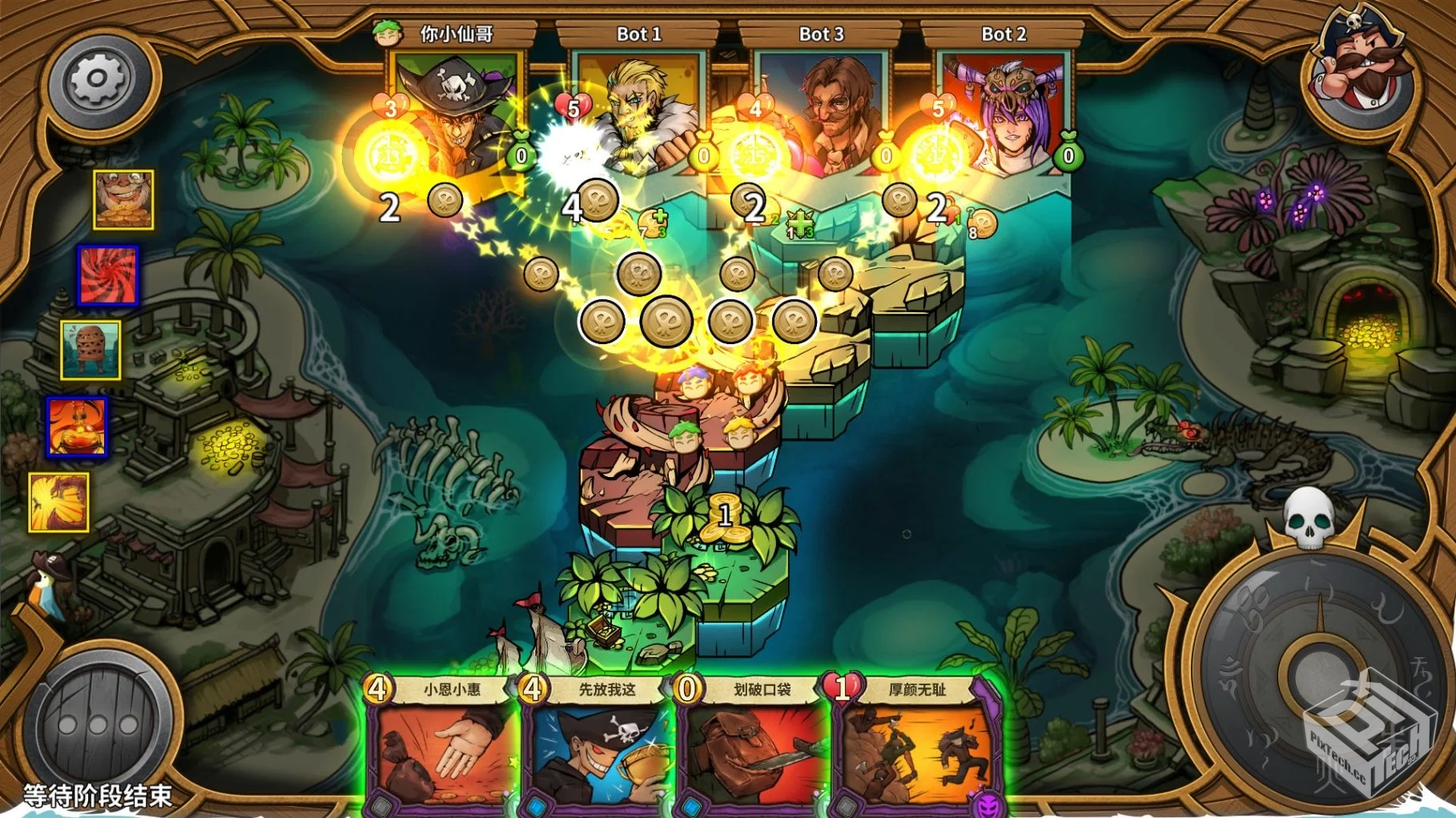Play the 先放我这 card
1456x818 pixels.
pyautogui.click(x=597, y=752)
